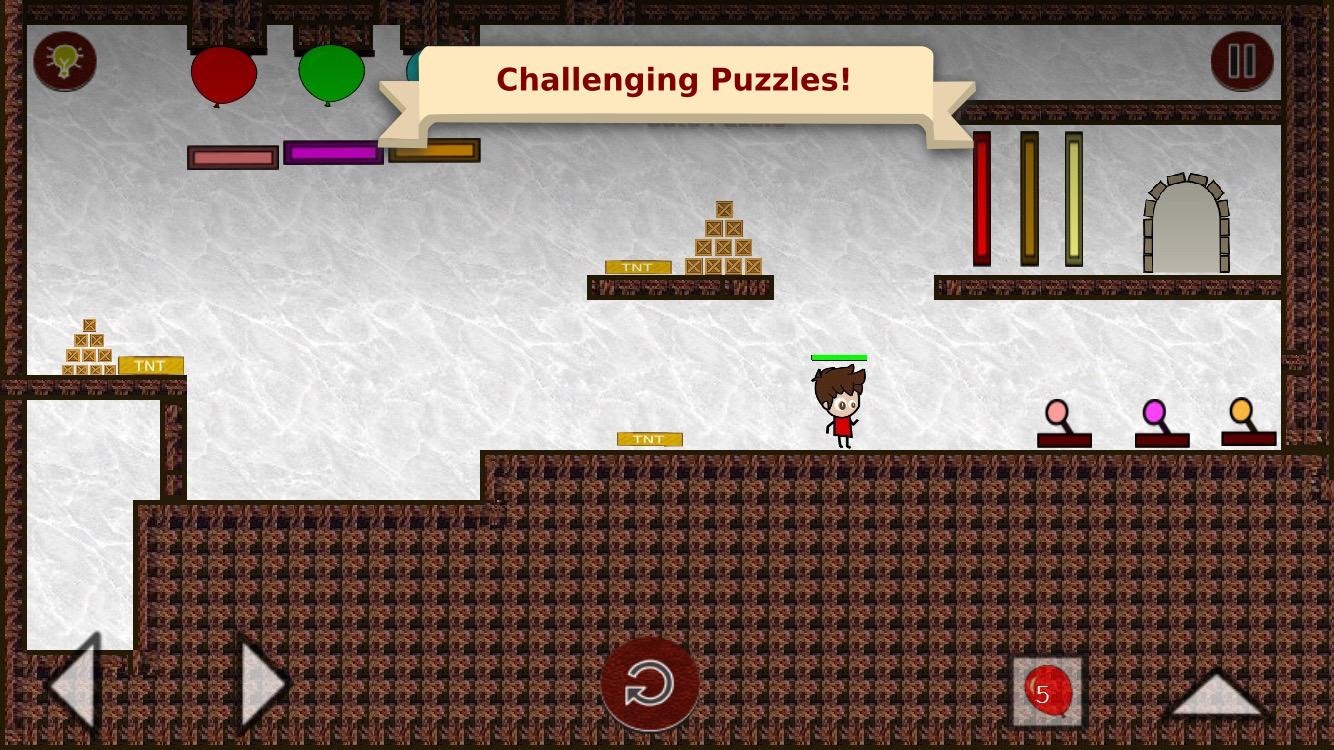Click the right movement arrow
The width and height of the screenshot is (1334, 750).
(255, 684)
